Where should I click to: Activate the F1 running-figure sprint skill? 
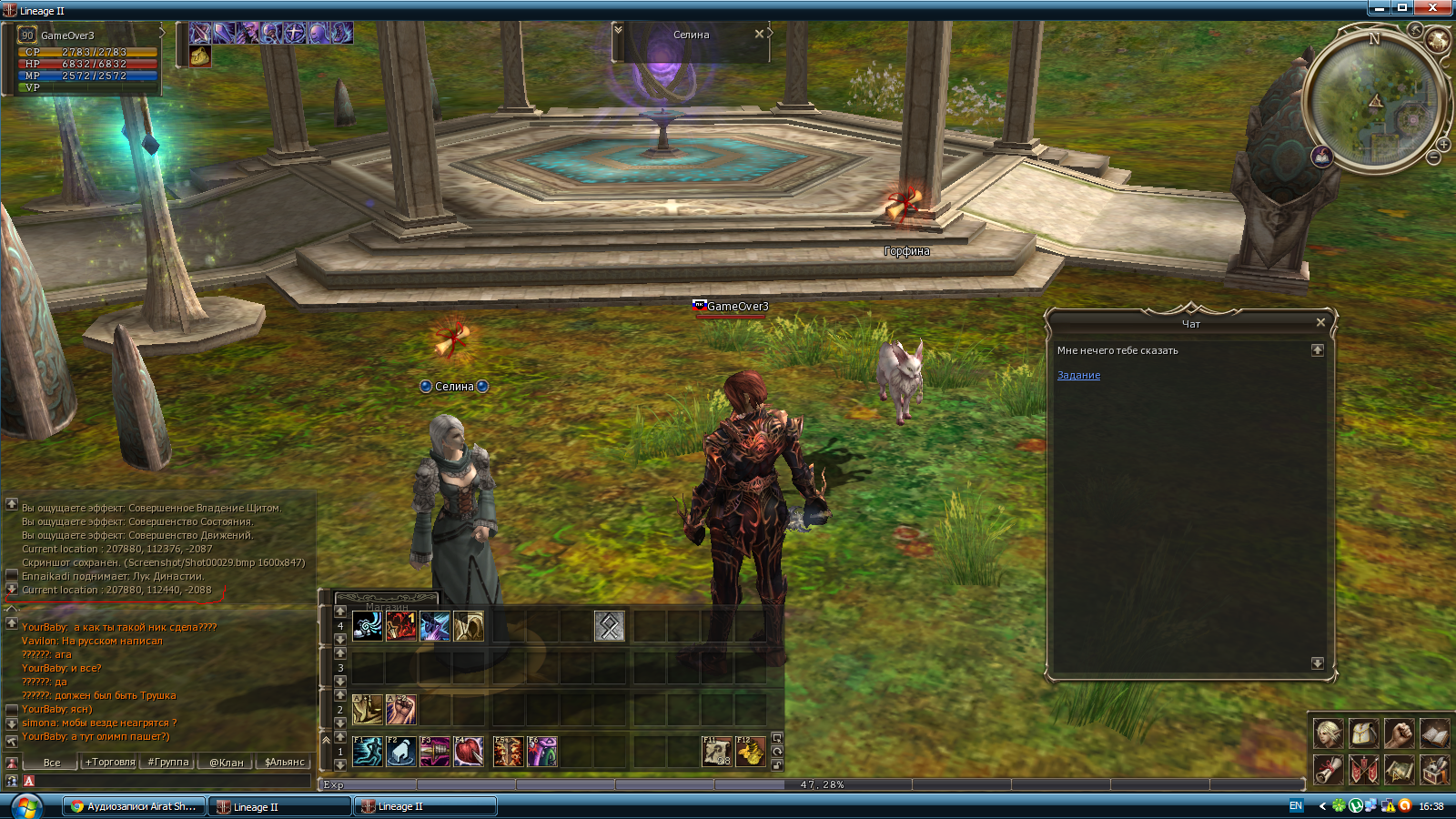[368, 752]
